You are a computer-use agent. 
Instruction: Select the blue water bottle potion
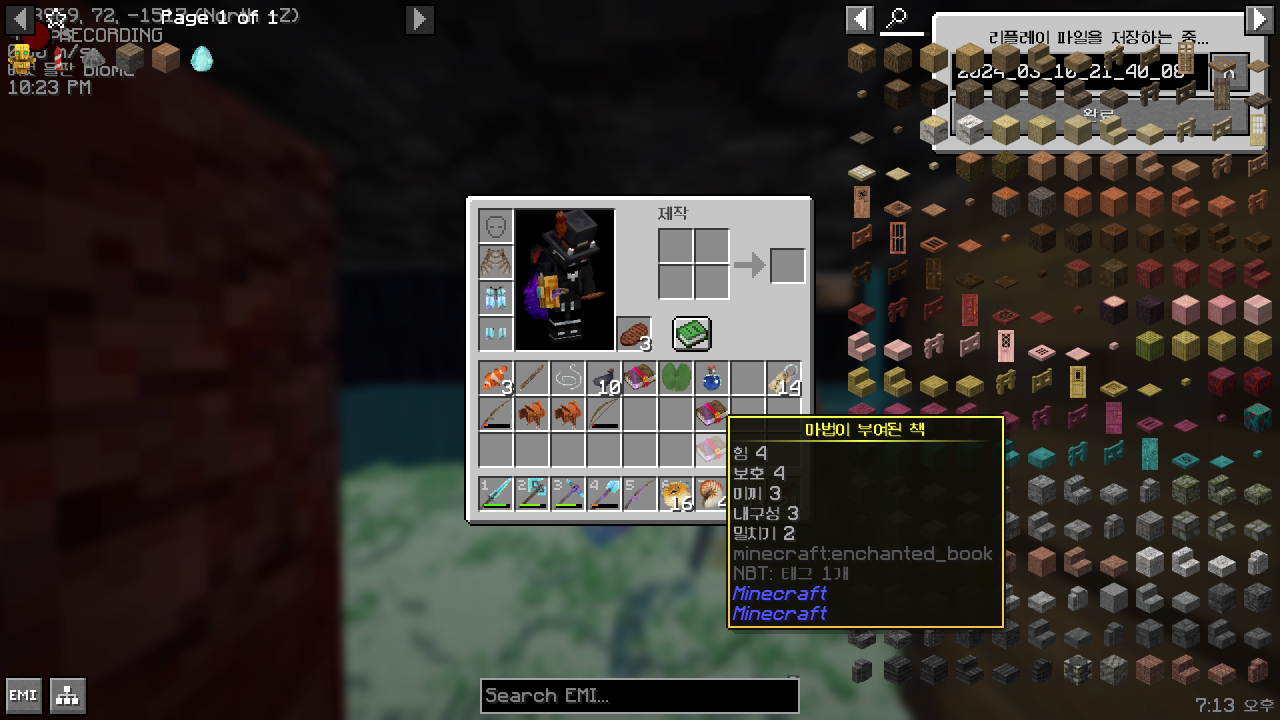click(x=712, y=379)
